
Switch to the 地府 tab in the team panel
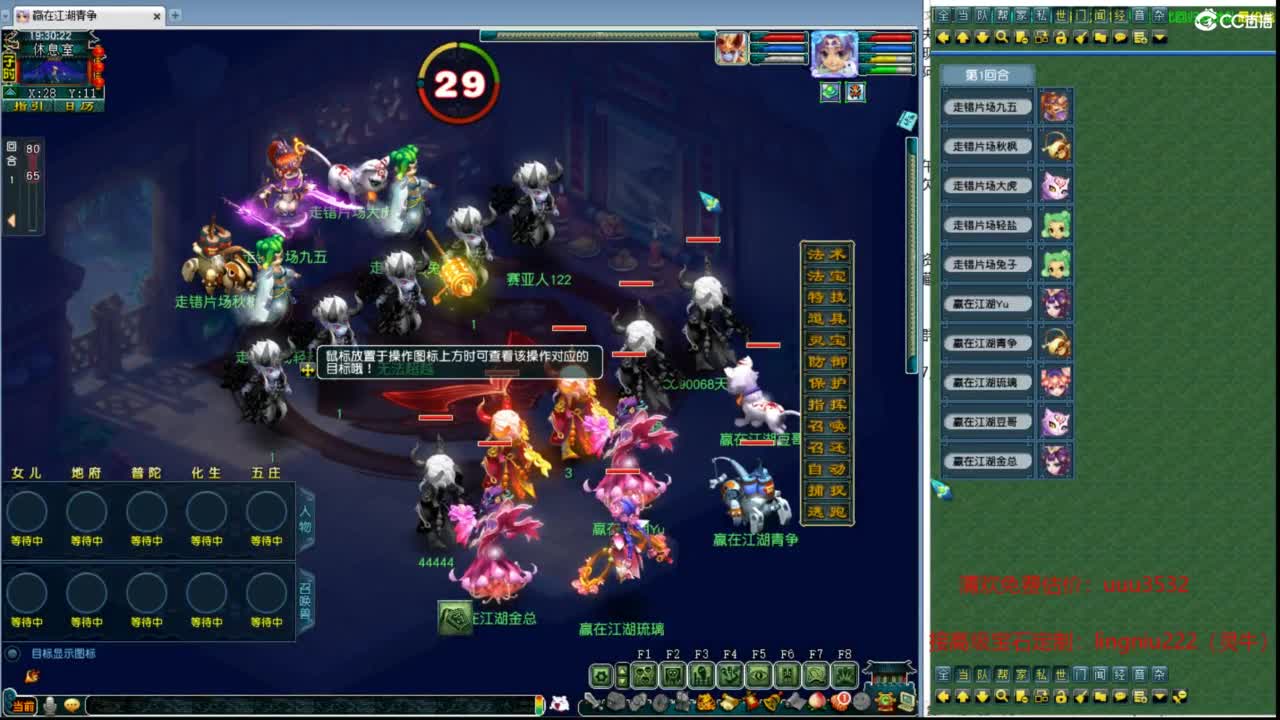(86, 472)
